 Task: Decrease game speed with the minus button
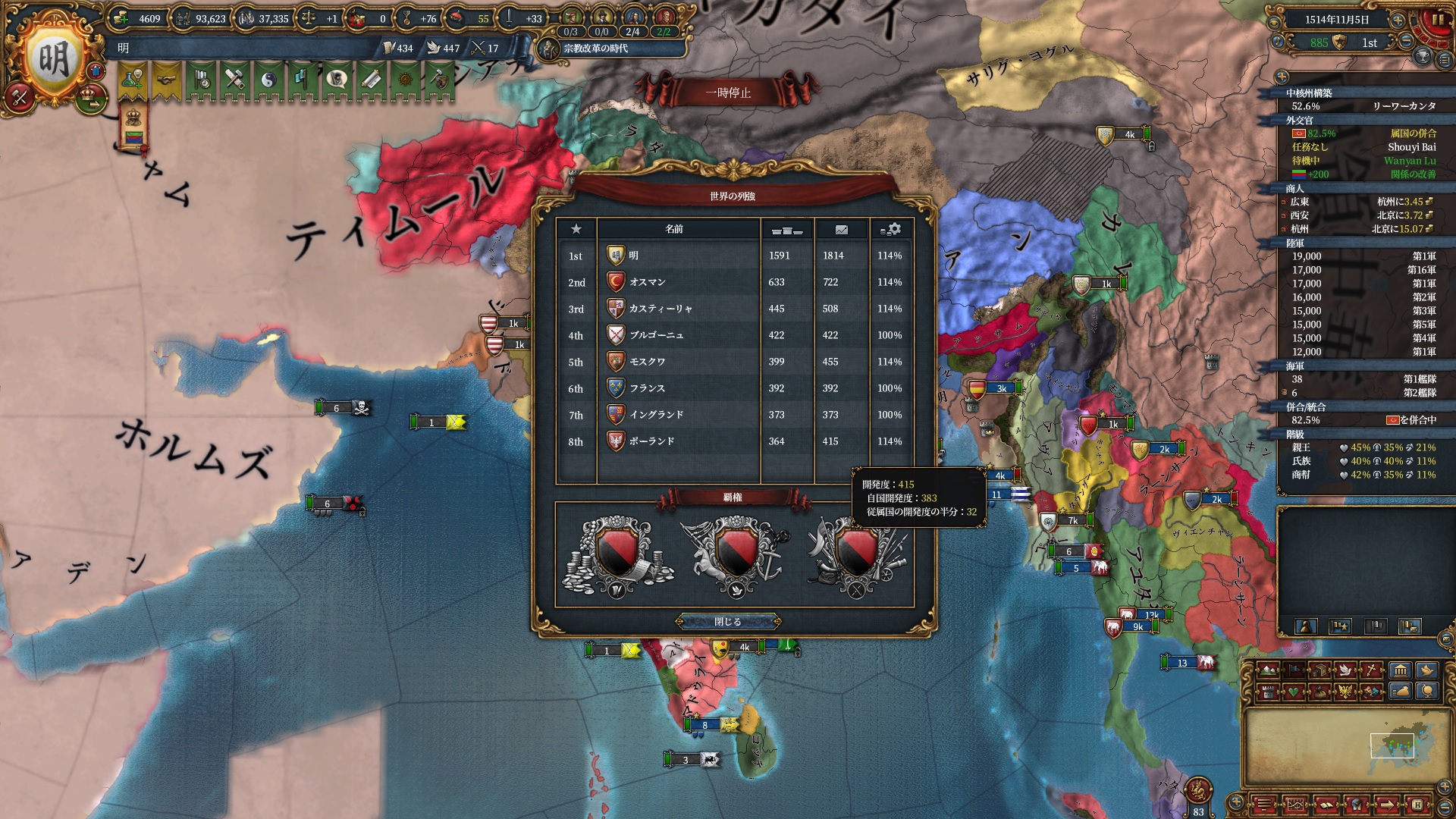[1405, 42]
